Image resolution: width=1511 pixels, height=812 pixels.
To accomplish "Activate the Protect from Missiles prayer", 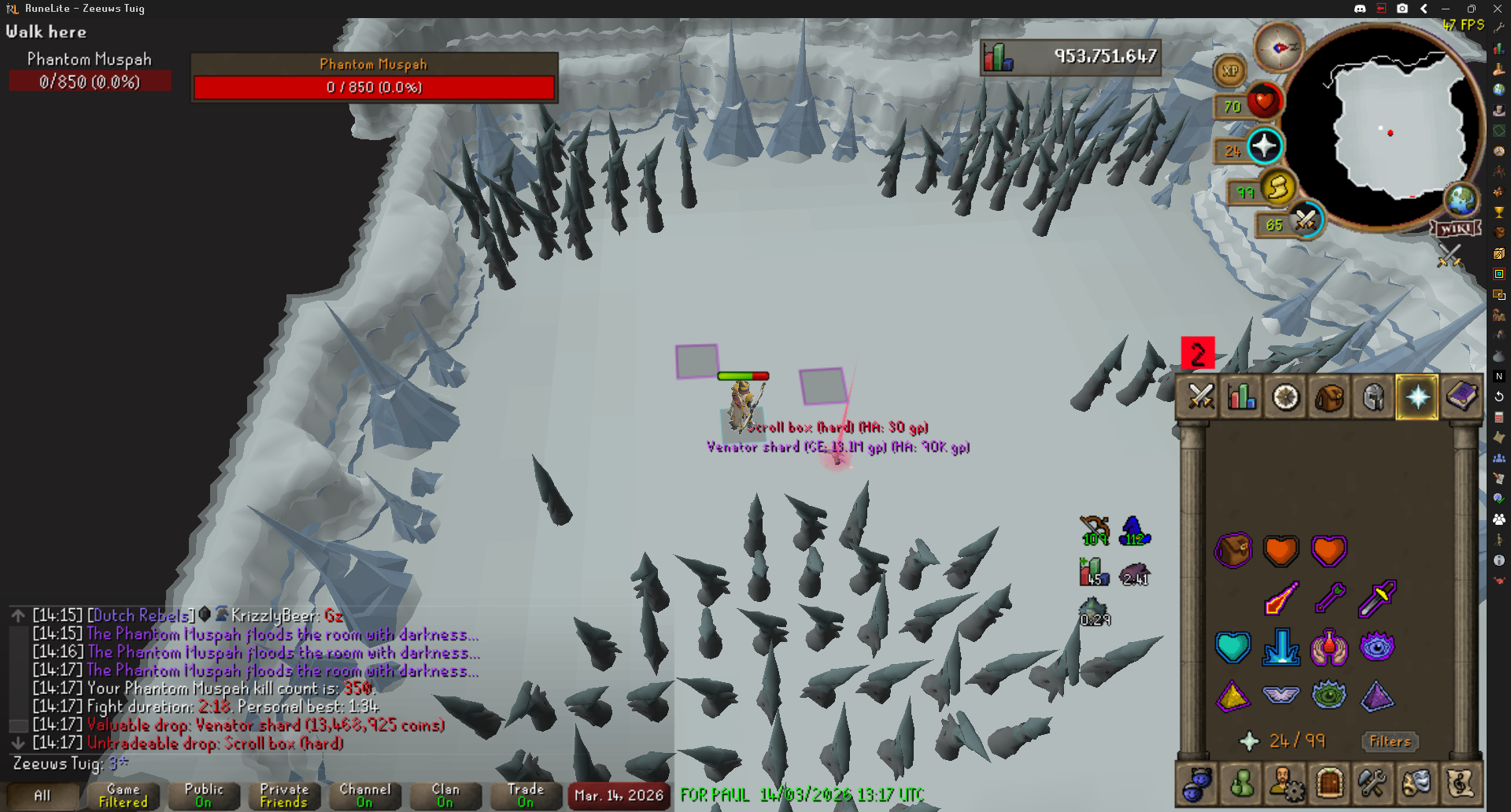I will (x=1329, y=600).
